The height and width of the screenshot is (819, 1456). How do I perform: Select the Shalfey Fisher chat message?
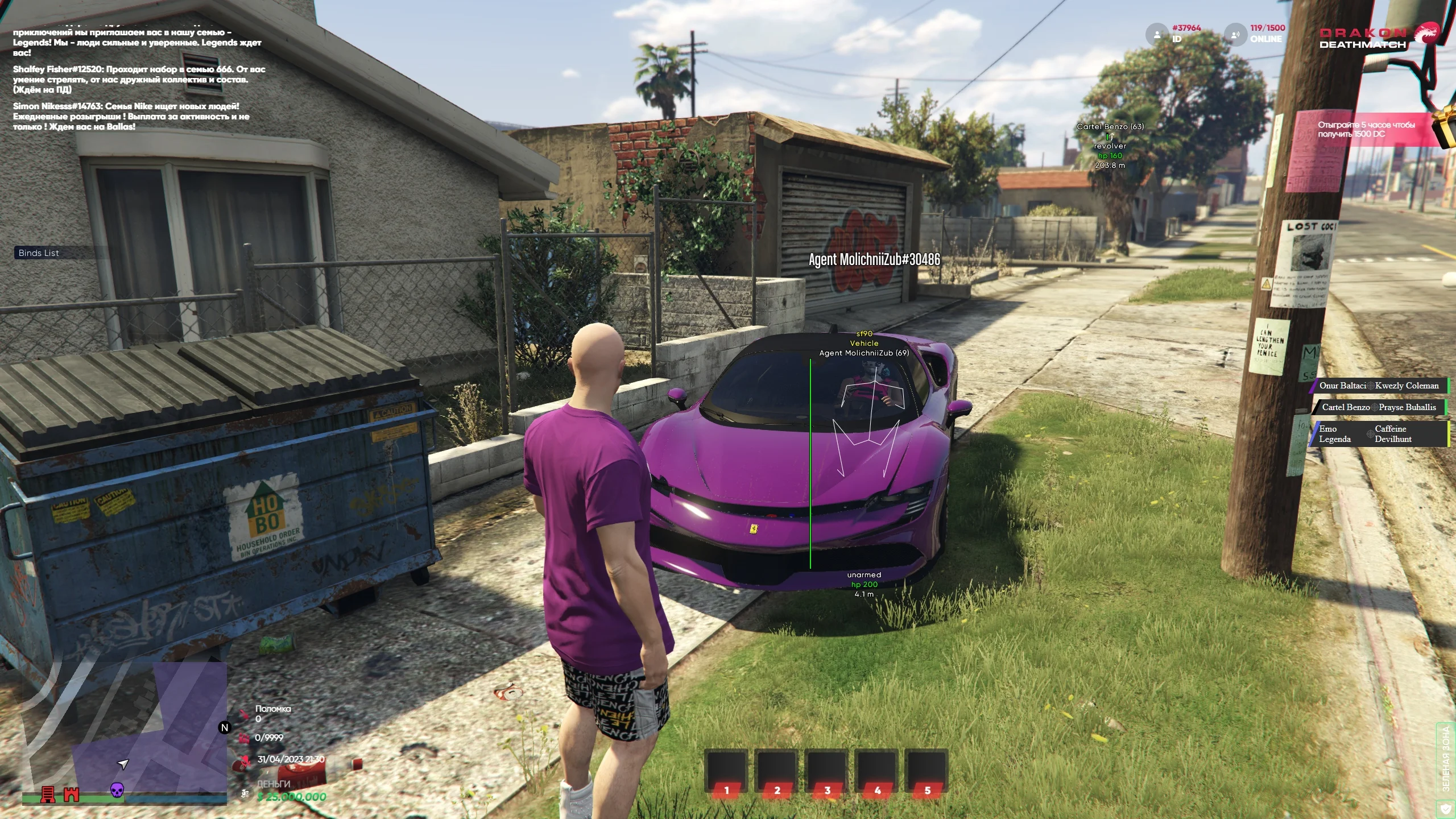139,80
